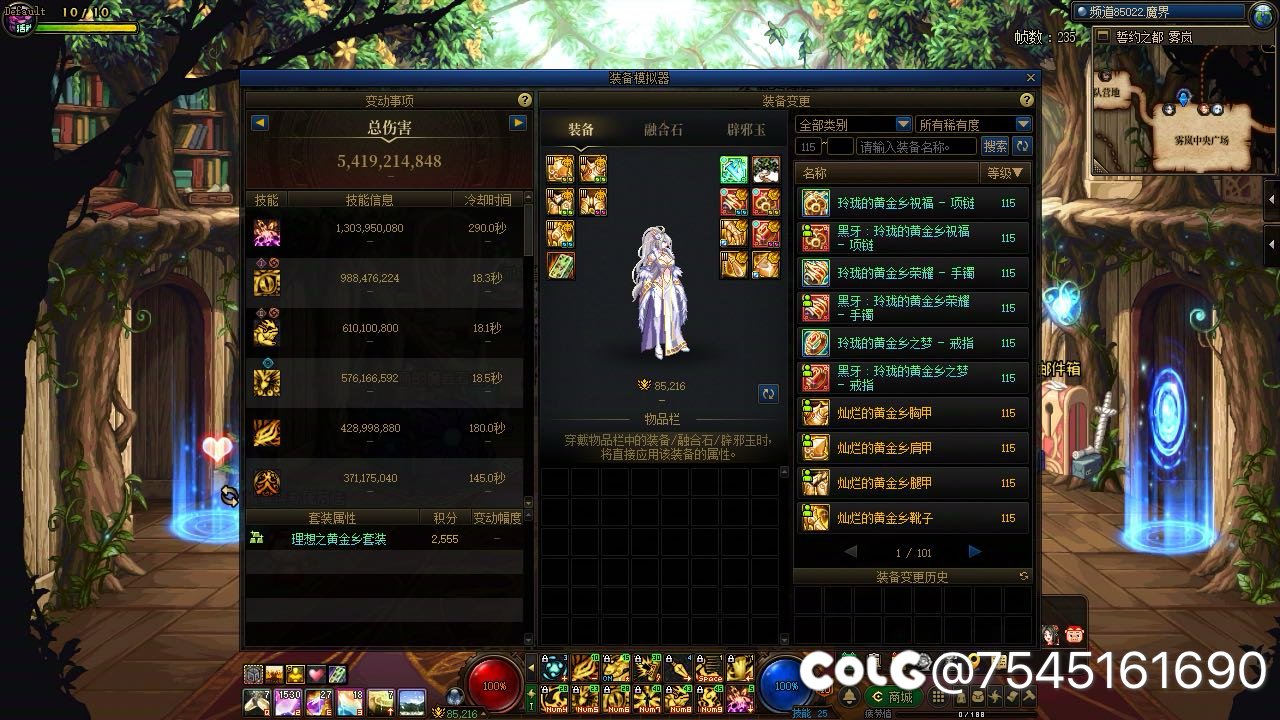
Task: Click the green fusion stone icon near the character
Action: 732,170
